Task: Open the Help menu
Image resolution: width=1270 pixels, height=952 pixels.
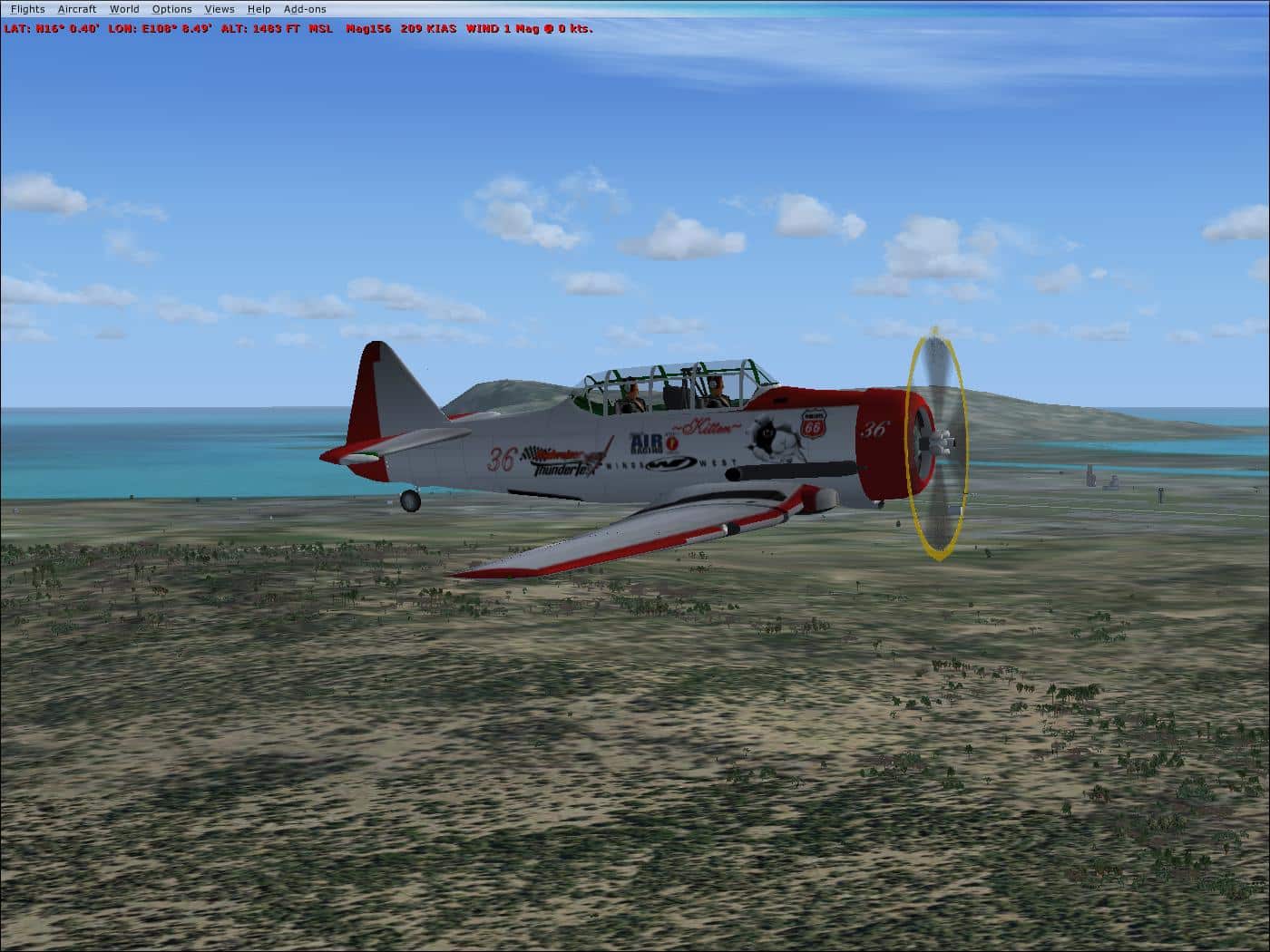Action: click(259, 8)
